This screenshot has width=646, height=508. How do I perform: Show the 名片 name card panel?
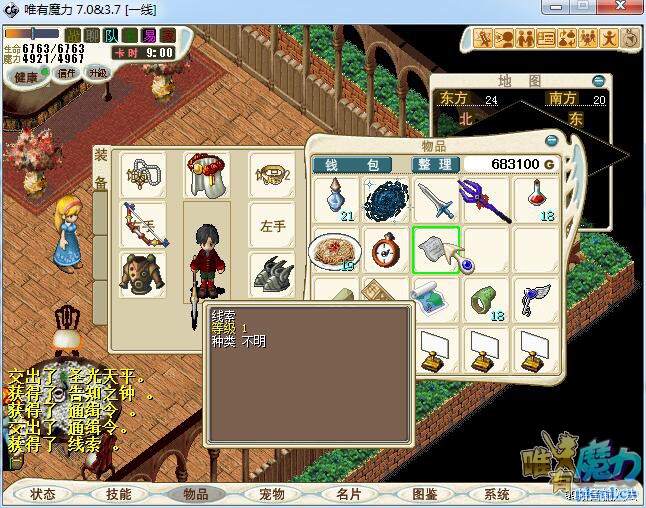pos(348,494)
